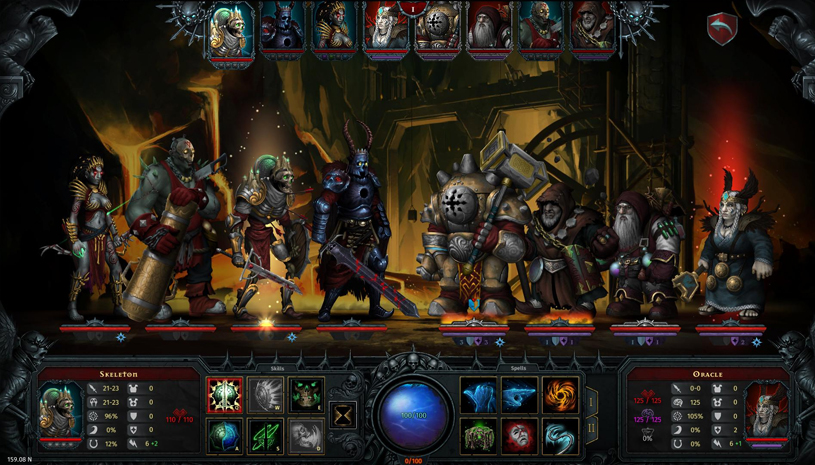
Task: Select the Skeleton portrait in turn order
Action: click(231, 30)
